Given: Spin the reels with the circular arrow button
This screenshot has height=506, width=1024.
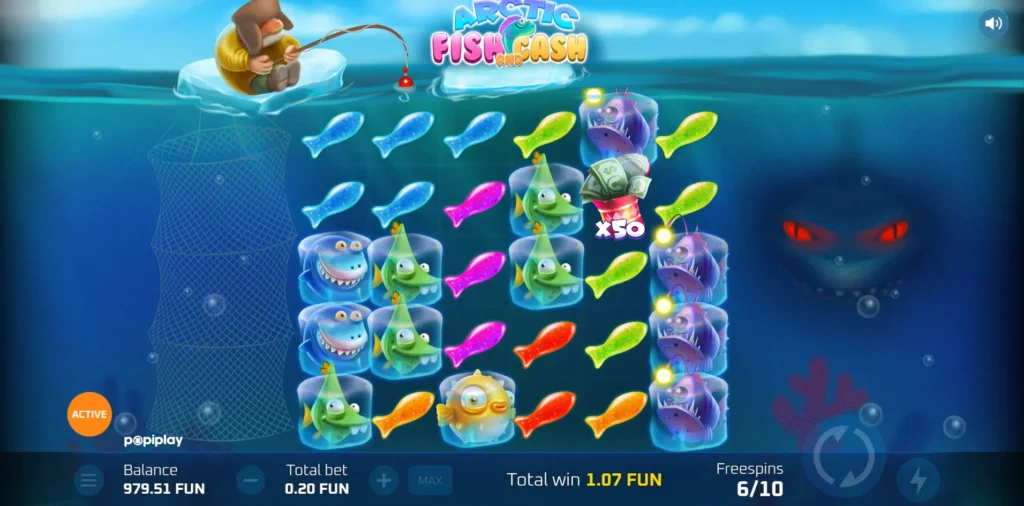Looking at the screenshot, I should (843, 458).
